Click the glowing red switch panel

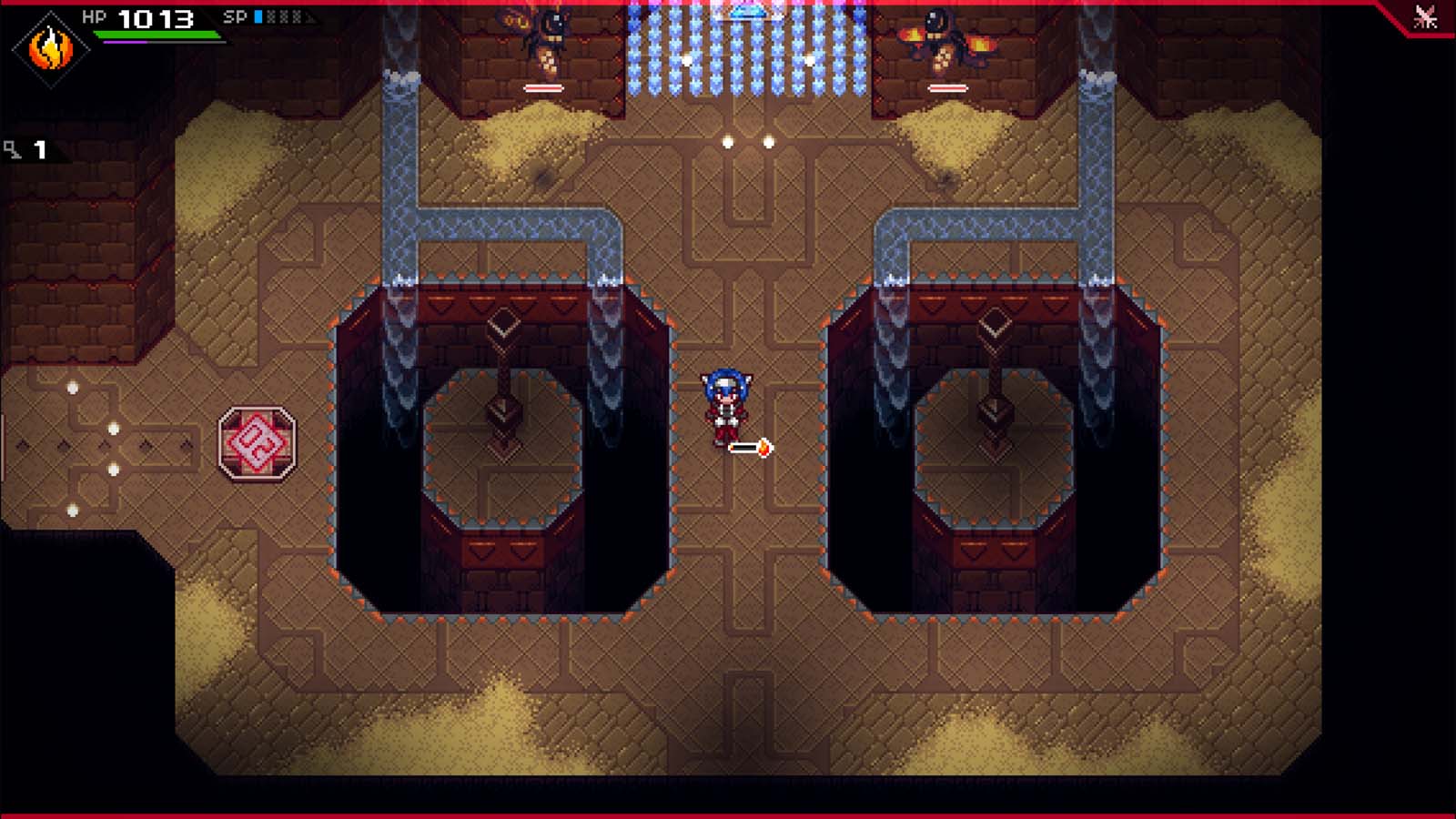coord(258,441)
